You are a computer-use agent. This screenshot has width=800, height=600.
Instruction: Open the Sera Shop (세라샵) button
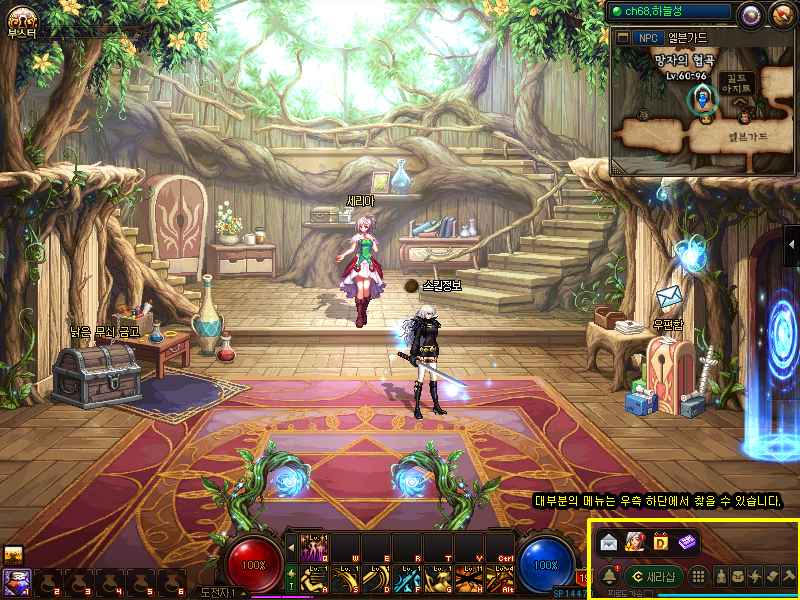pos(653,576)
